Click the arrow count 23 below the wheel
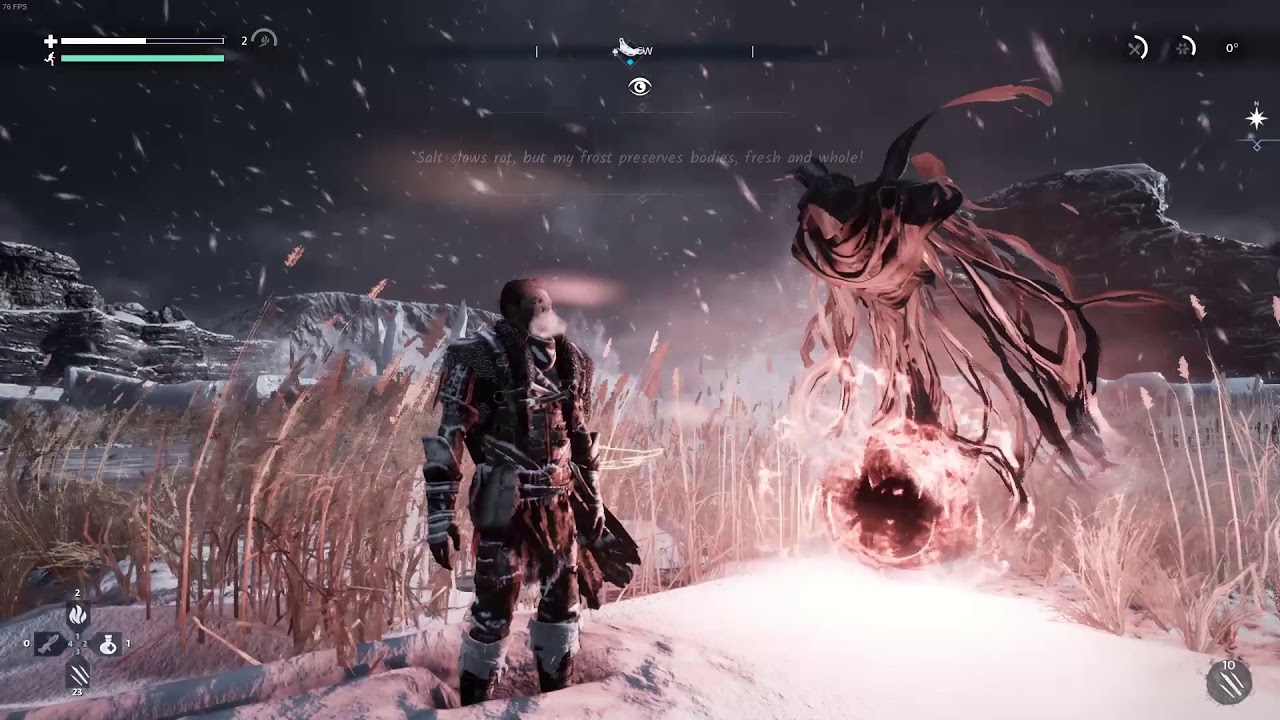1280x720 pixels. (77, 692)
